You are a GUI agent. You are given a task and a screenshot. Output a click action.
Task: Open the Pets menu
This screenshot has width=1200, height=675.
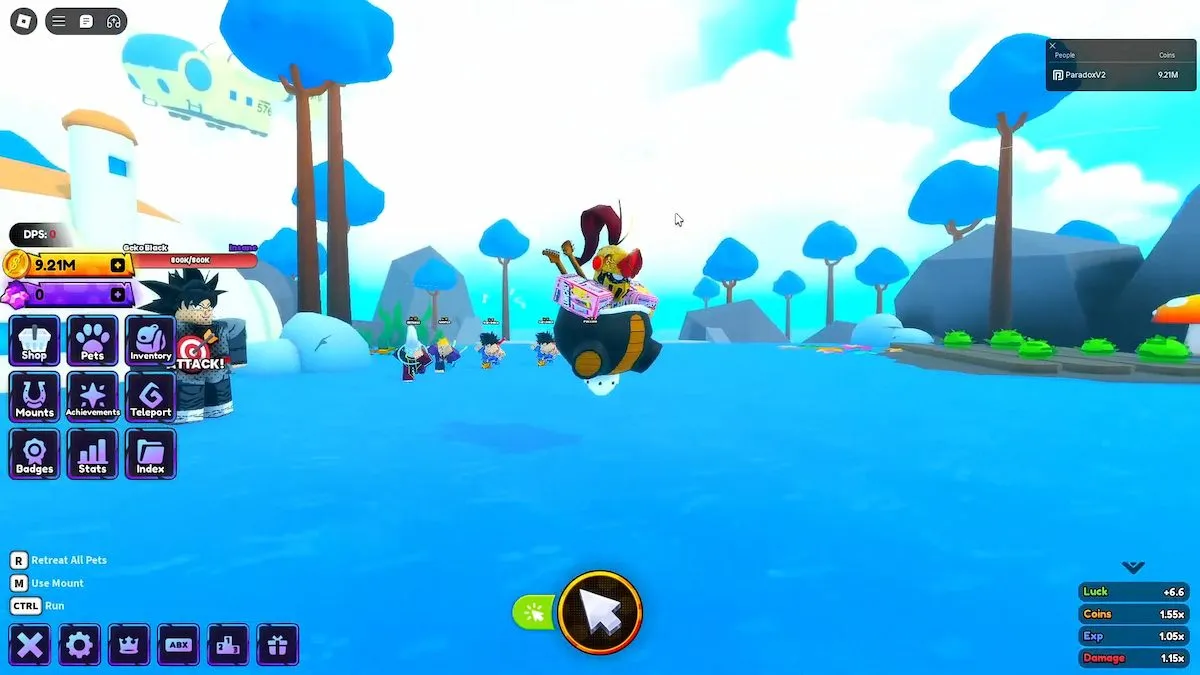click(92, 341)
